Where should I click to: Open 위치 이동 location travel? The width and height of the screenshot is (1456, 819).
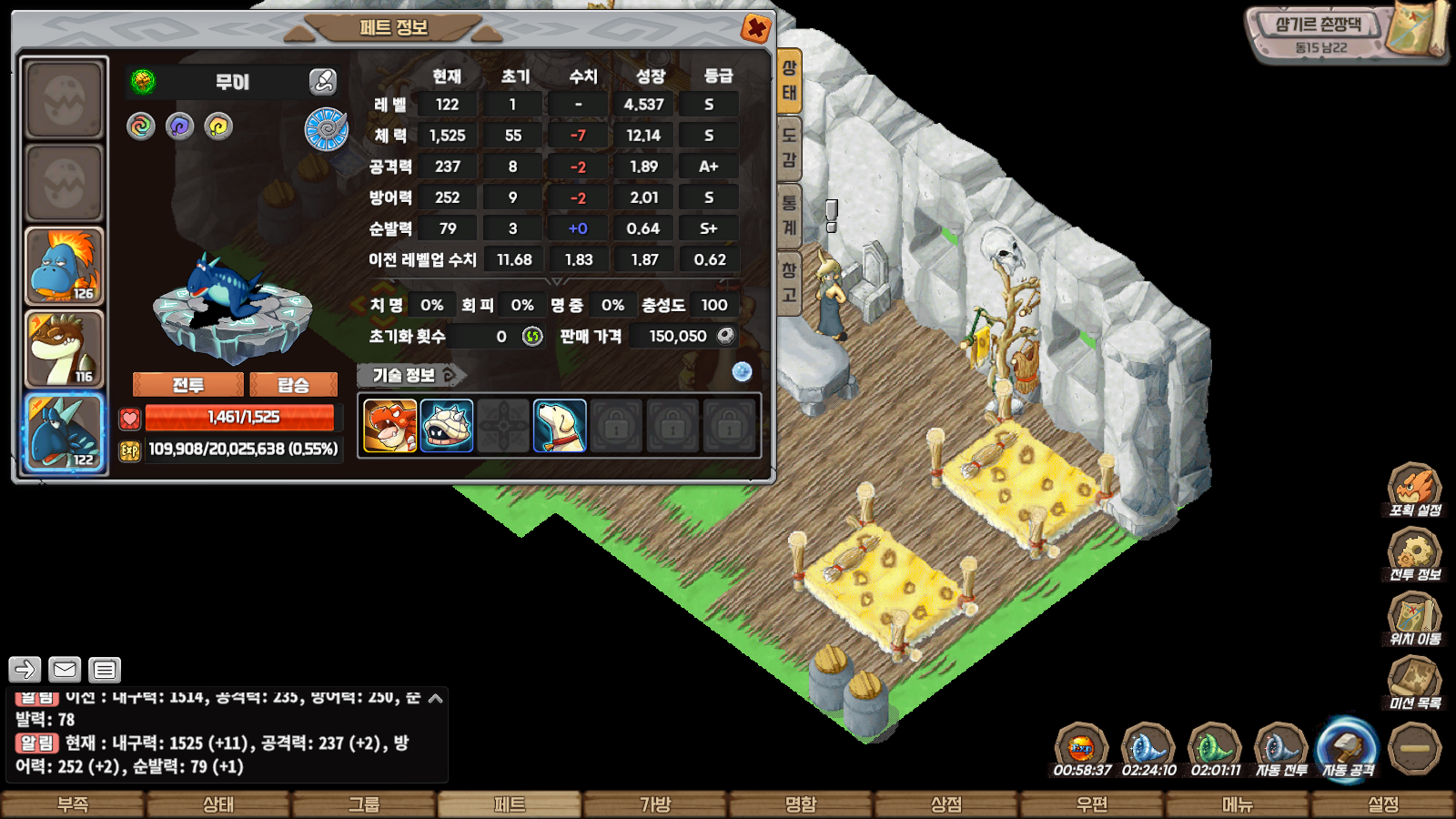1414,620
